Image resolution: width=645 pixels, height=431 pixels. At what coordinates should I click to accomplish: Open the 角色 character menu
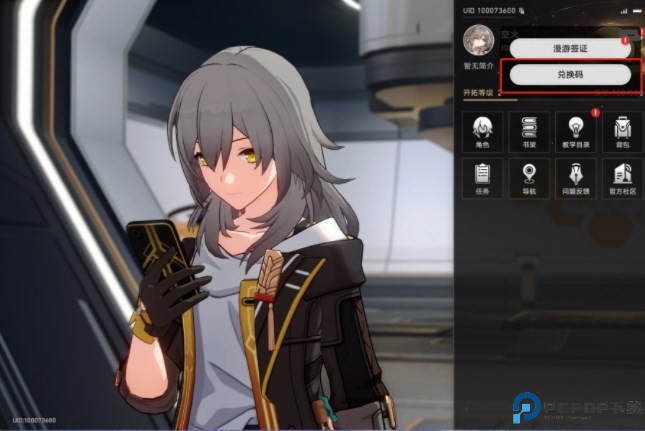tap(482, 131)
